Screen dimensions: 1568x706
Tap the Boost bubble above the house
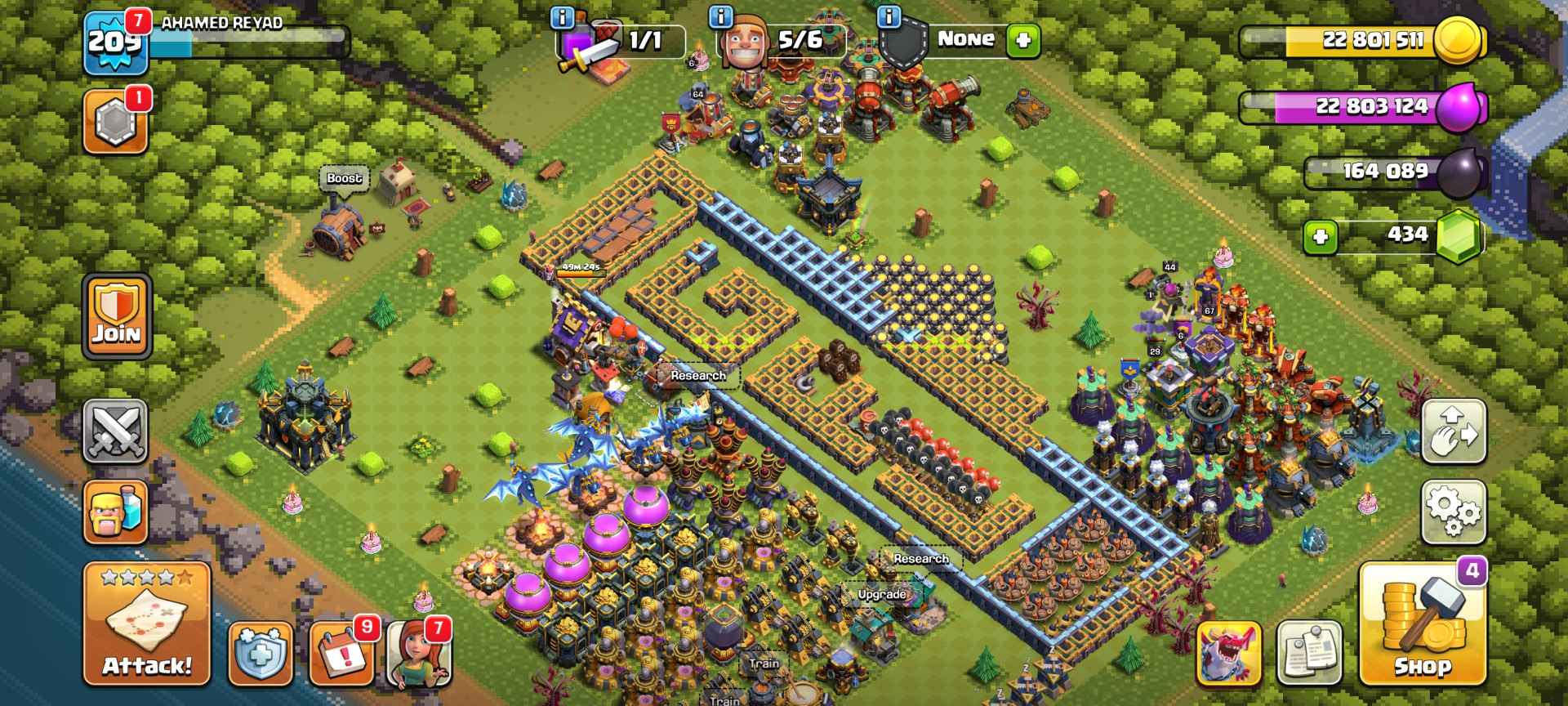click(x=345, y=179)
